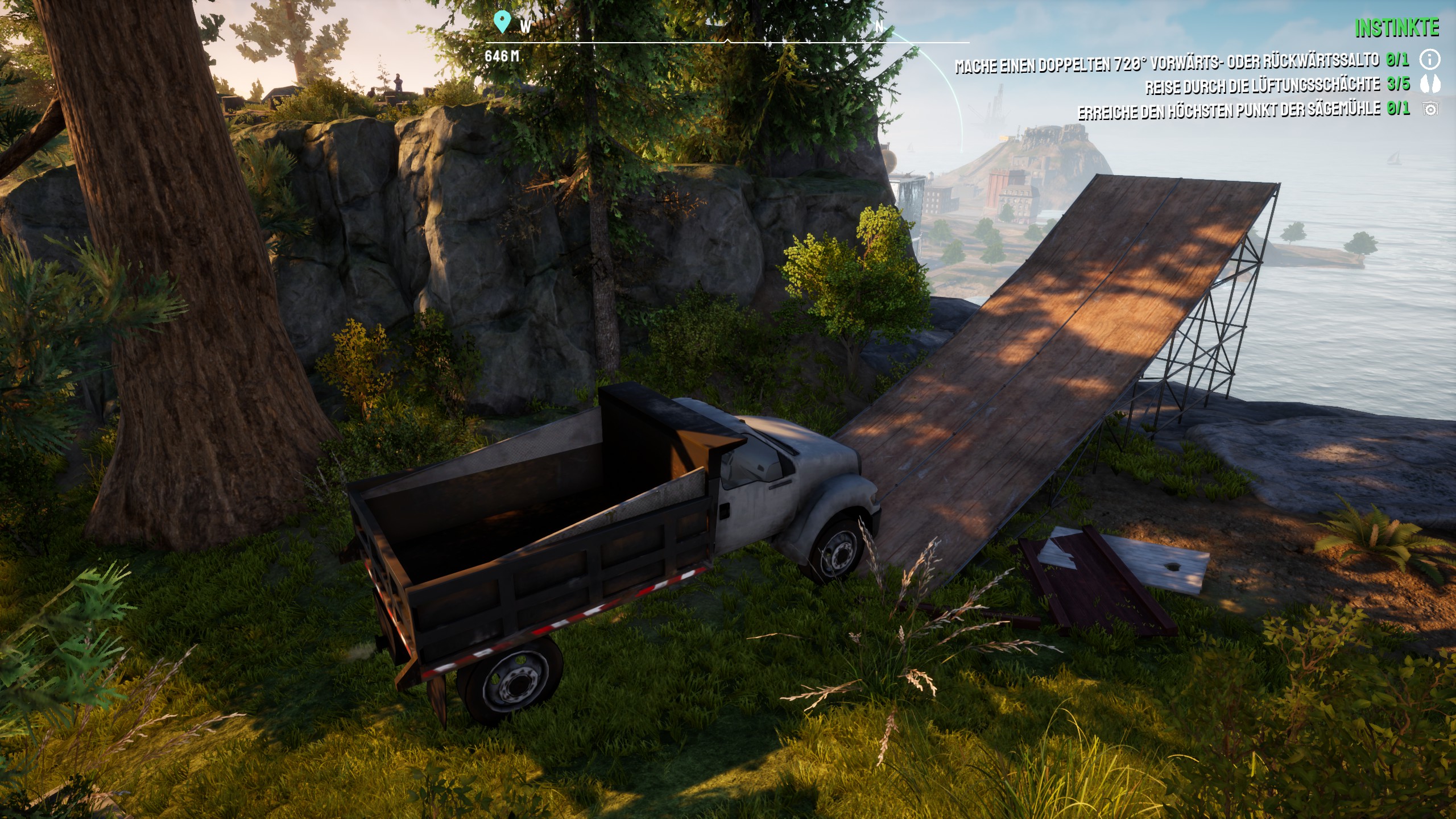Viewport: 1456px width, 819px height.
Task: Click the sawmill gear objective icon
Action: 1430,109
